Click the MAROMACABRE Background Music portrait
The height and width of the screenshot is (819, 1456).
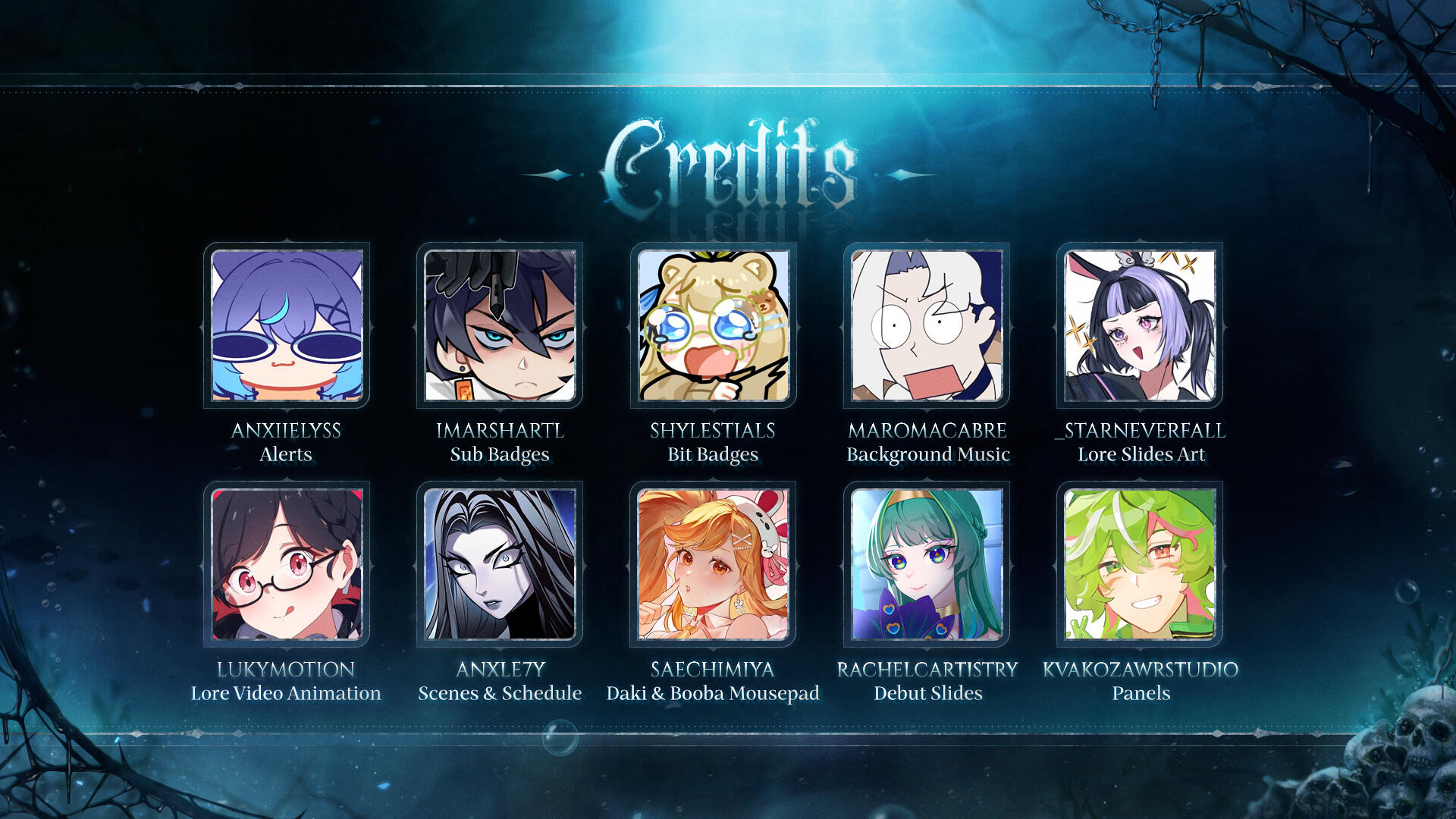point(927,325)
